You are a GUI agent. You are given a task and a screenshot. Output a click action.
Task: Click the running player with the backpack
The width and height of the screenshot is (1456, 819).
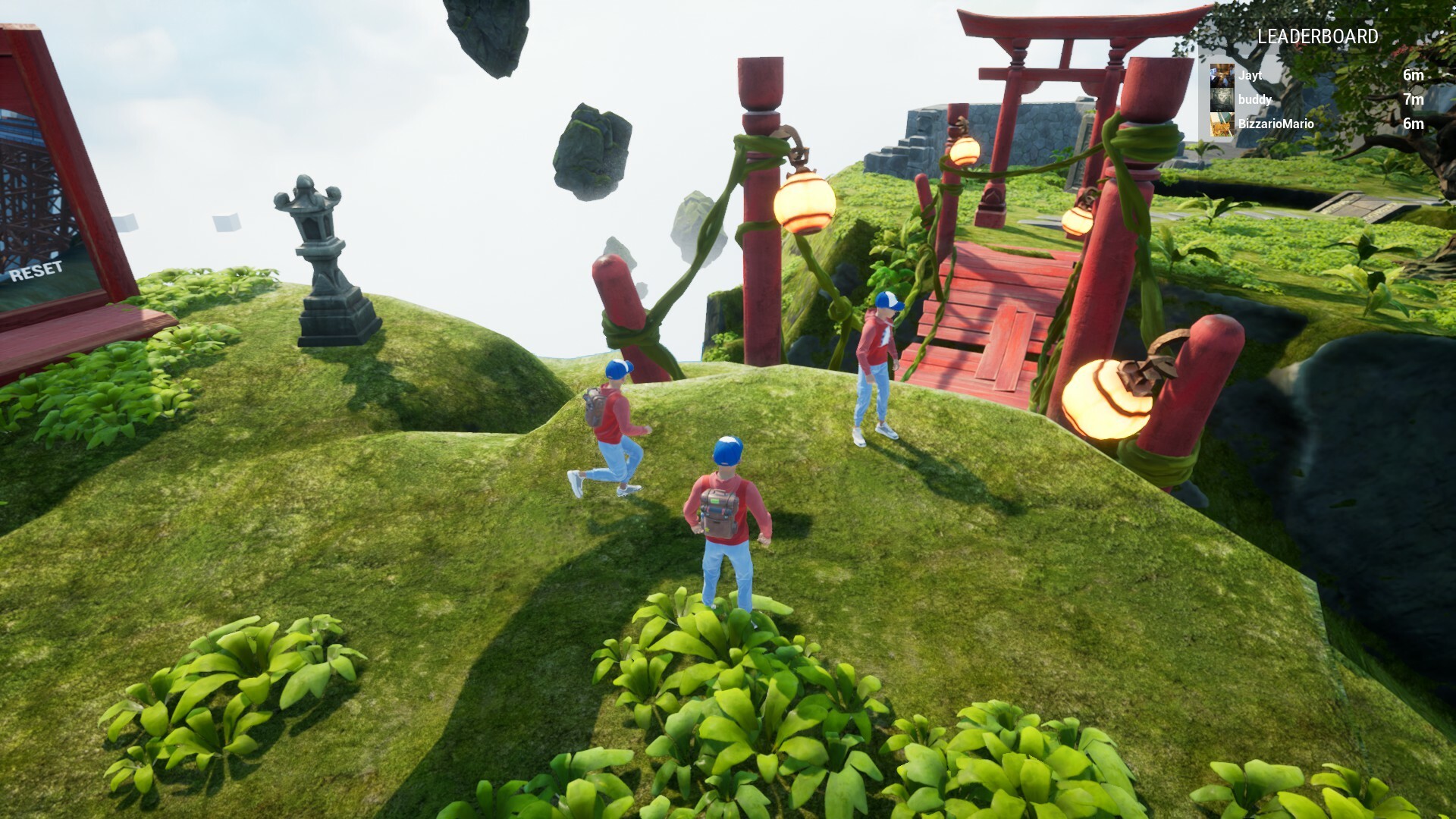tap(610, 425)
